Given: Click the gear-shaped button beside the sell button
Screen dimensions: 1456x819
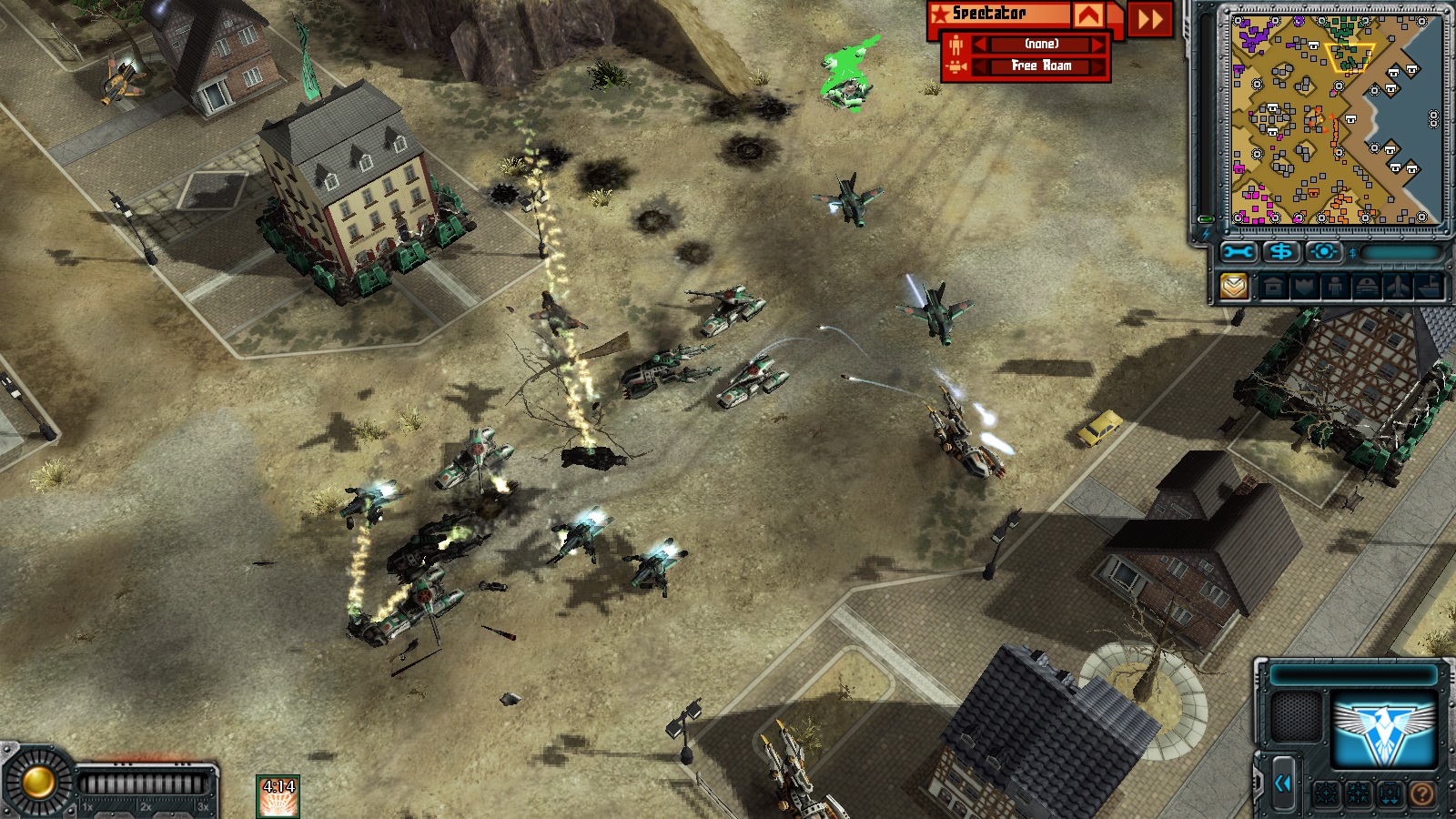Looking at the screenshot, I should [1324, 252].
